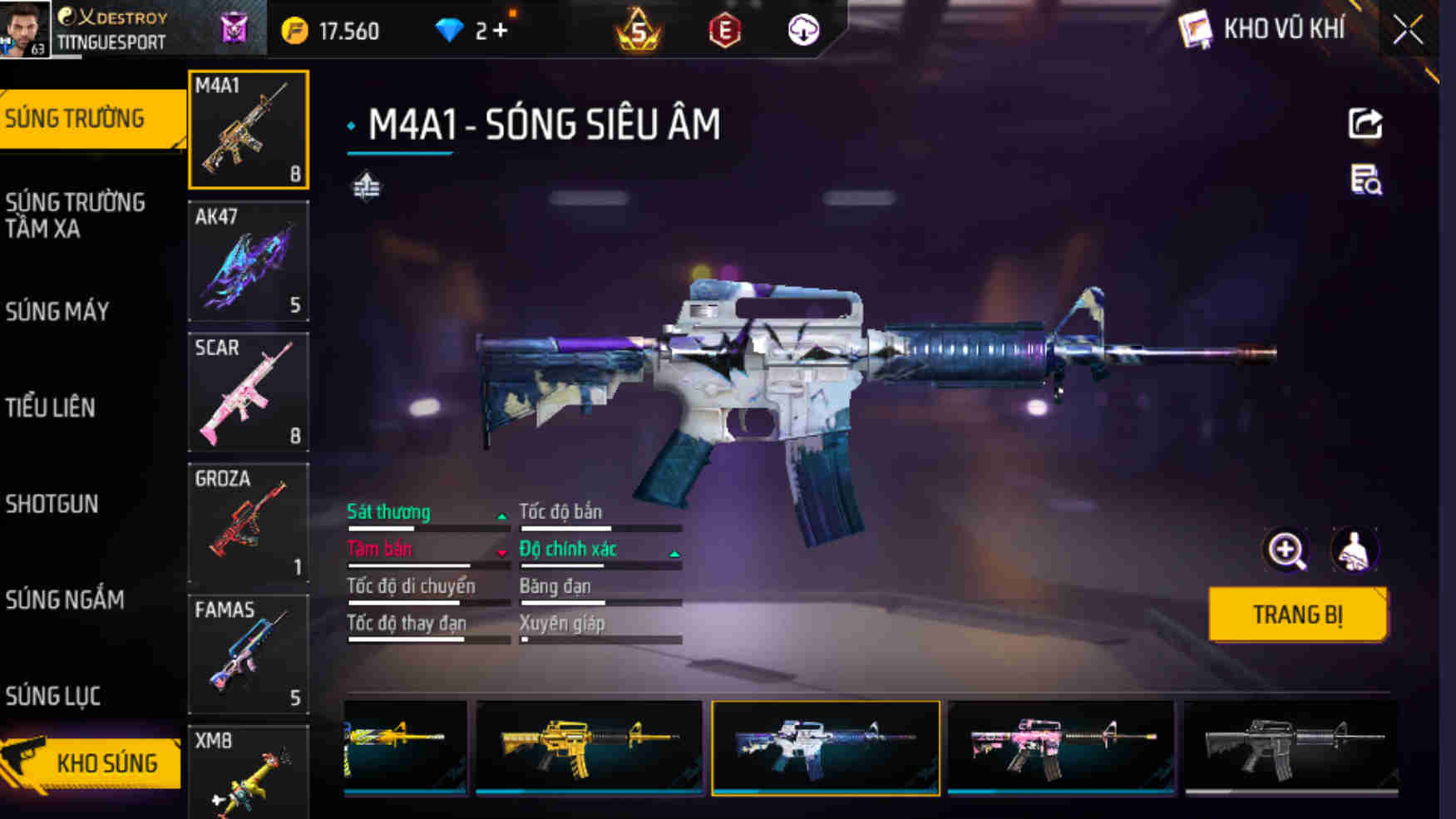The image size is (1456, 819).
Task: Choose the AK47 weapon tile
Action: [x=249, y=261]
